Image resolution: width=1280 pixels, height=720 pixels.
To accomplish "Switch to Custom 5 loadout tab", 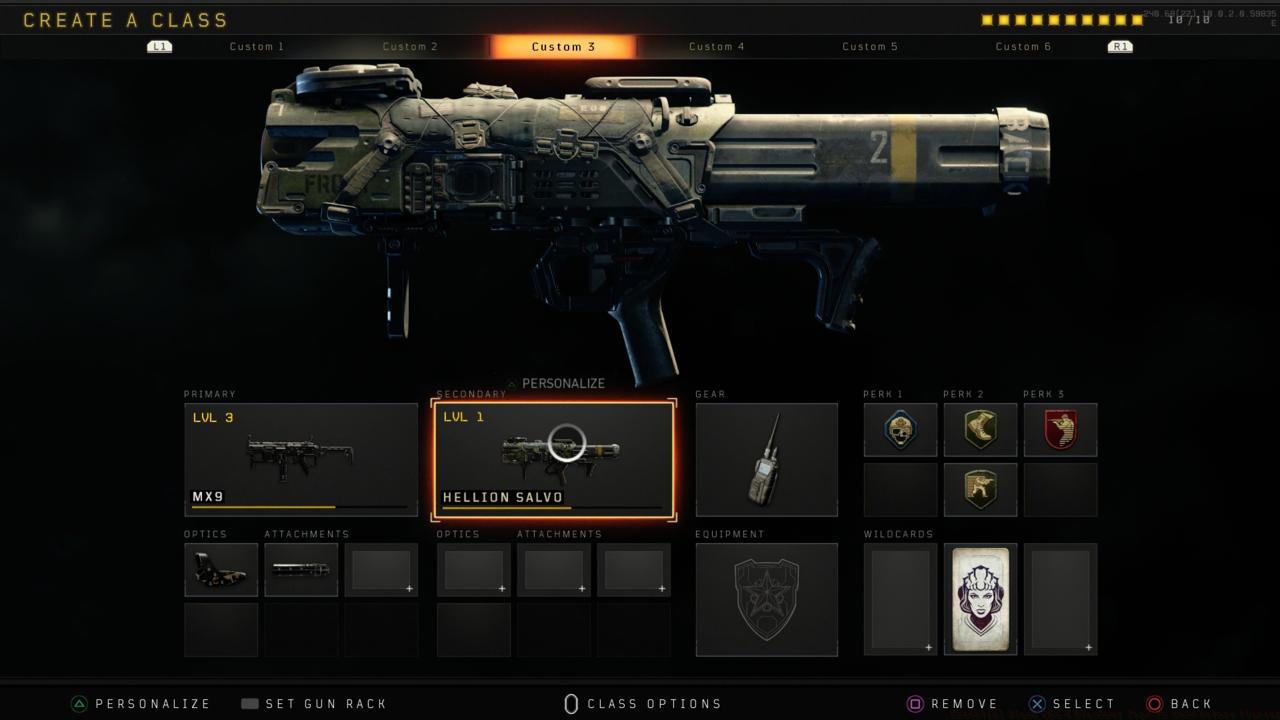I will point(870,47).
